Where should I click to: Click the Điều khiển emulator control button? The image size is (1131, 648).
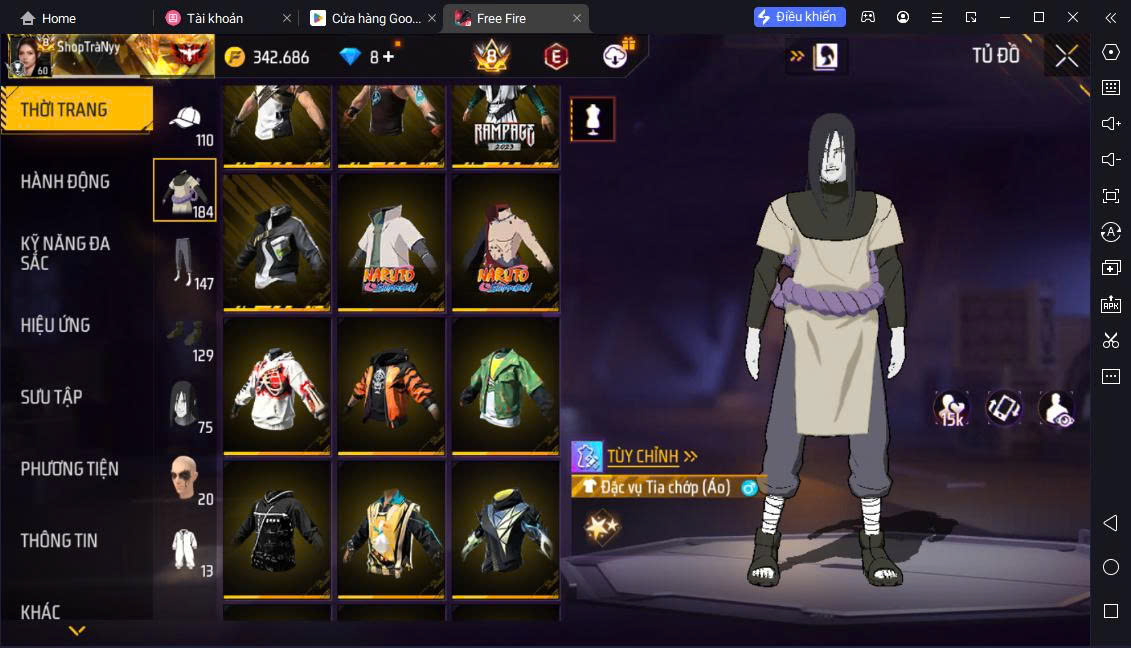[800, 17]
